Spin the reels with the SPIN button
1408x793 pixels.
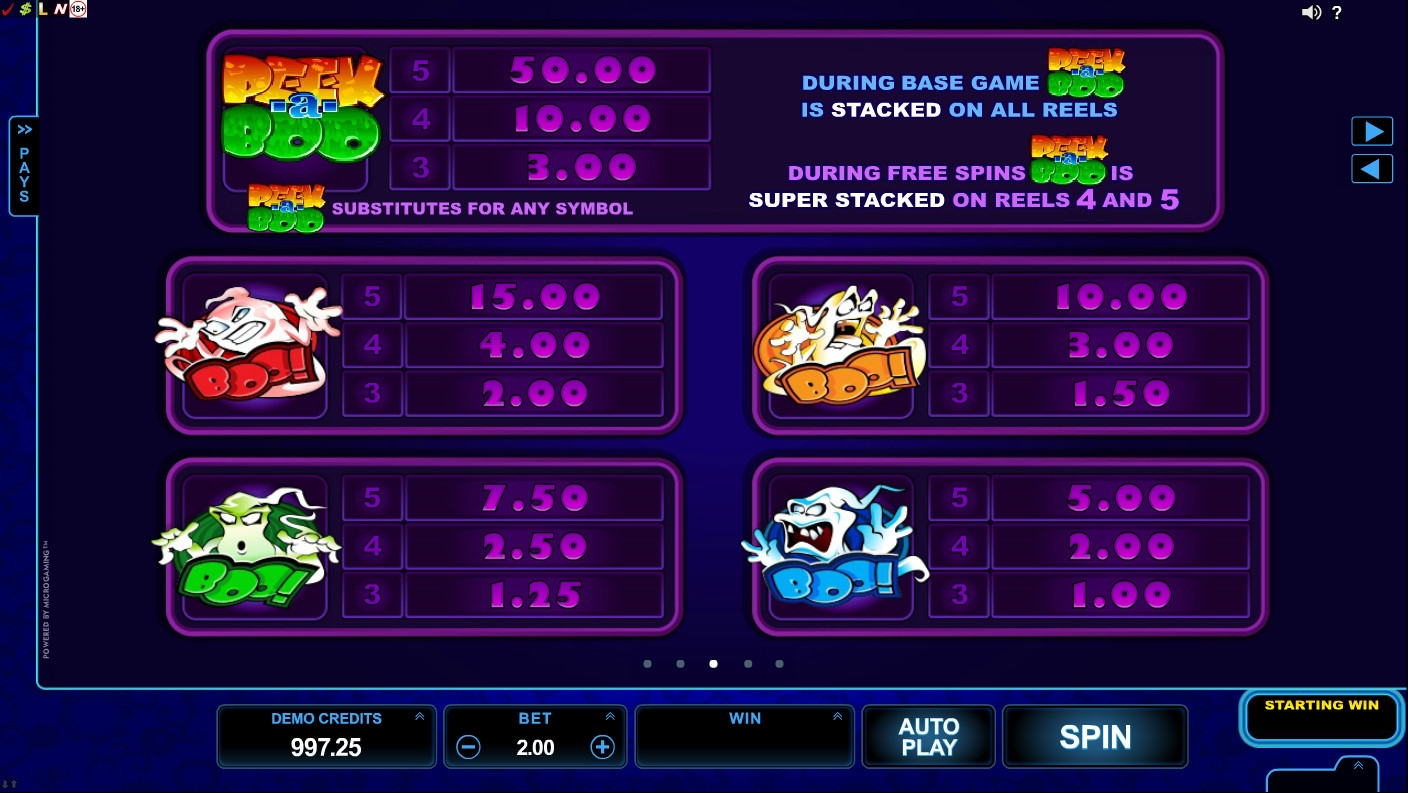(1095, 737)
